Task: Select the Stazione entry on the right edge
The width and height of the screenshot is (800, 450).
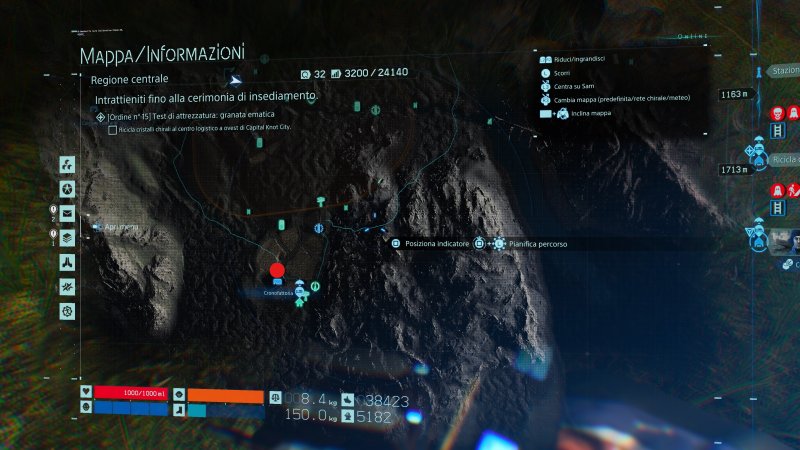Action: click(x=783, y=71)
